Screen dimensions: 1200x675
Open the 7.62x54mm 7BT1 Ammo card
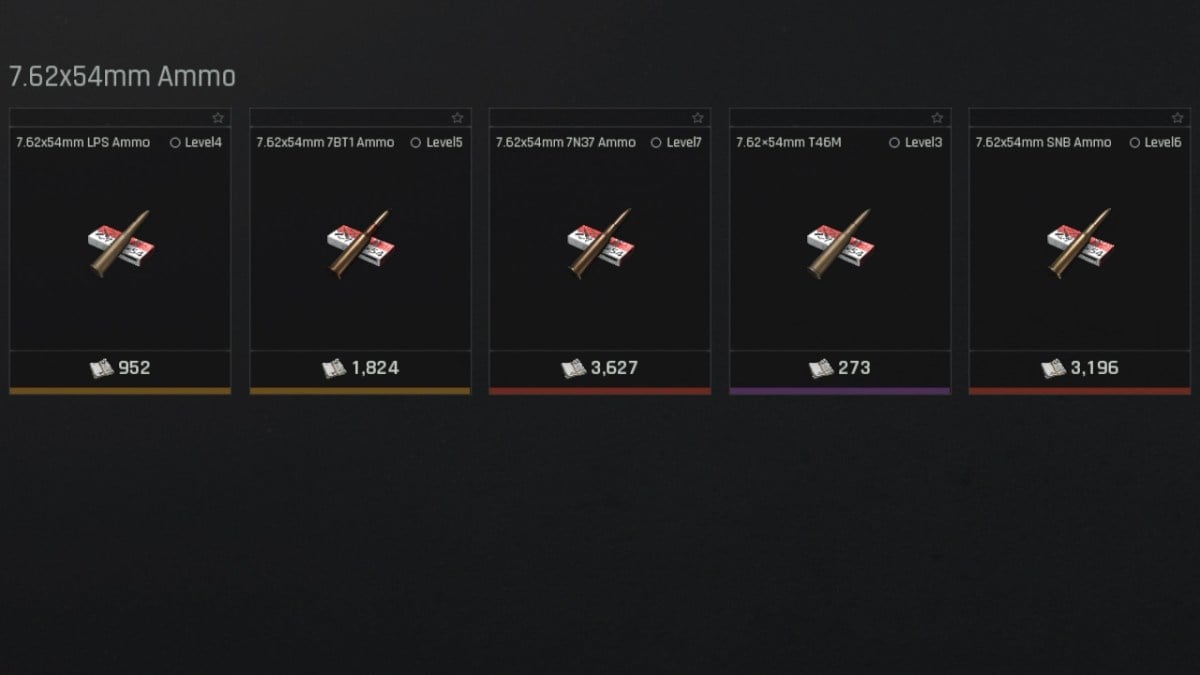360,245
